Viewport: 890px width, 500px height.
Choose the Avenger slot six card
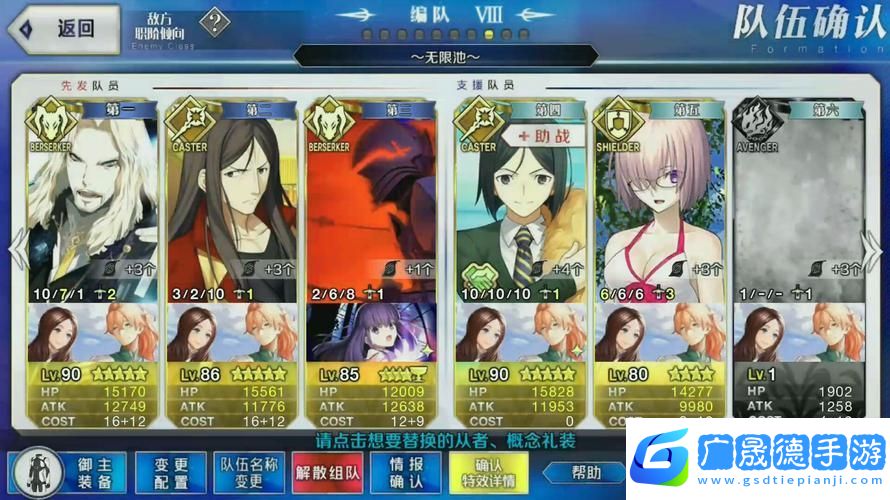(800, 200)
